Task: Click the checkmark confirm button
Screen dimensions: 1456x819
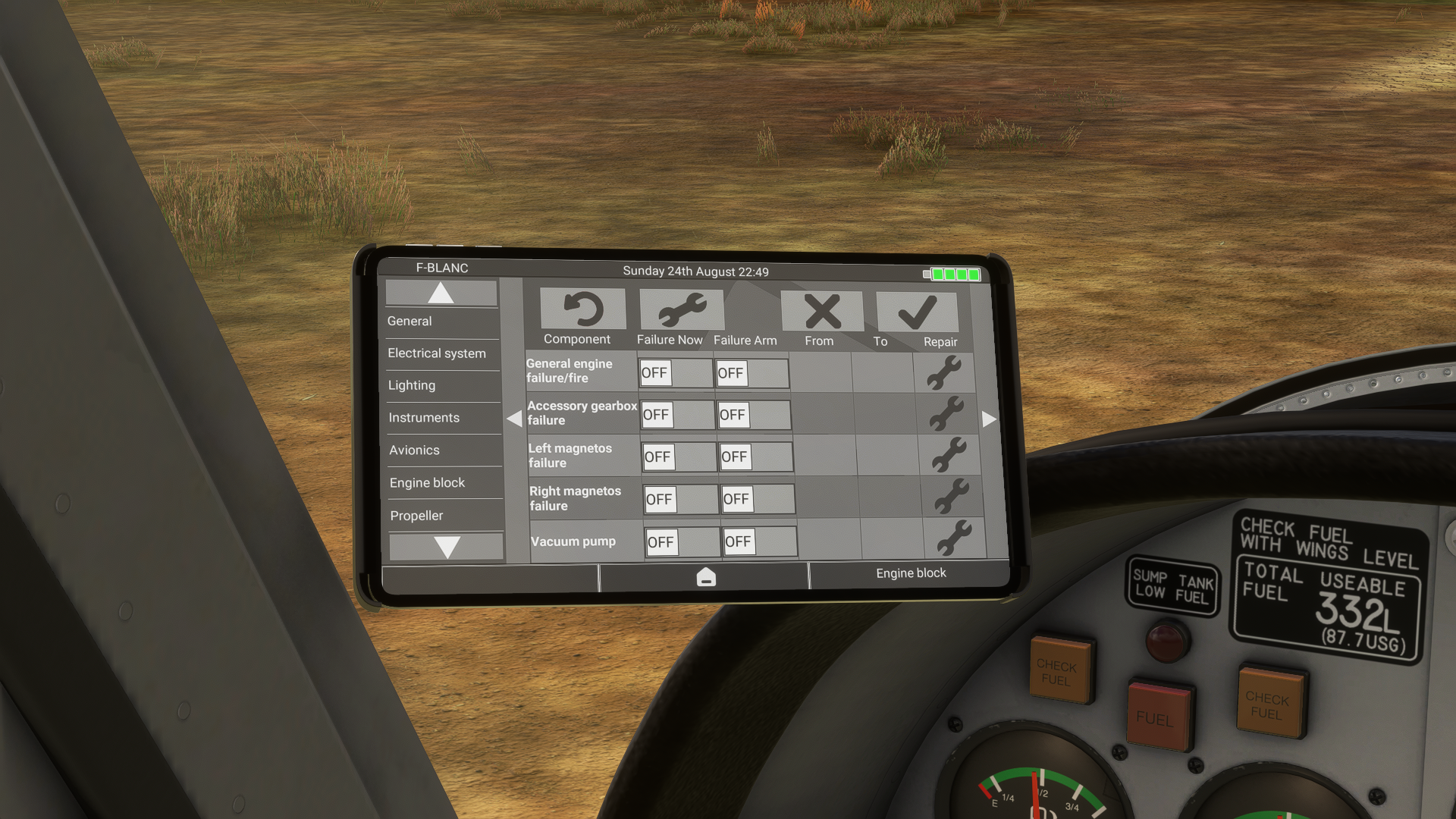Action: pos(917,312)
